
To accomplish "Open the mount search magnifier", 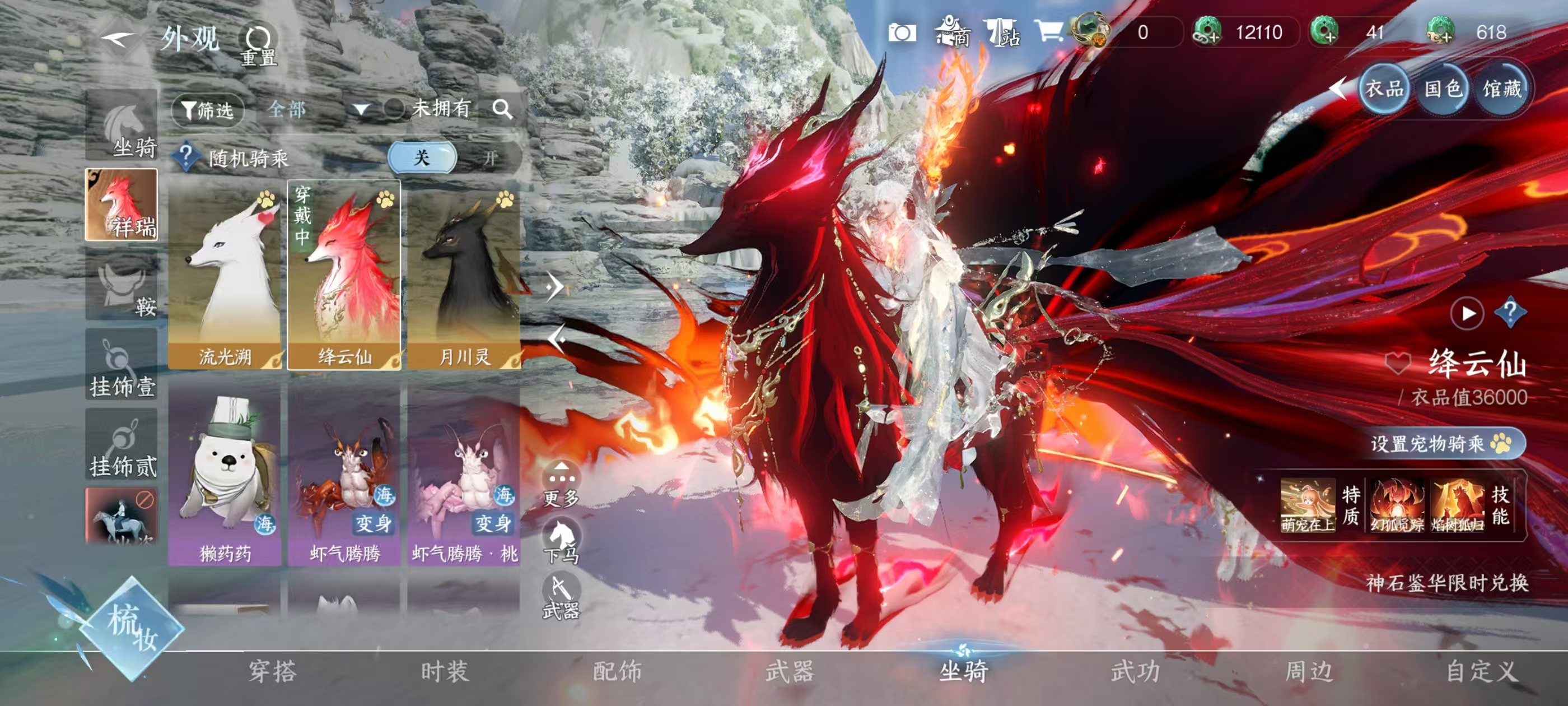I will (502, 109).
